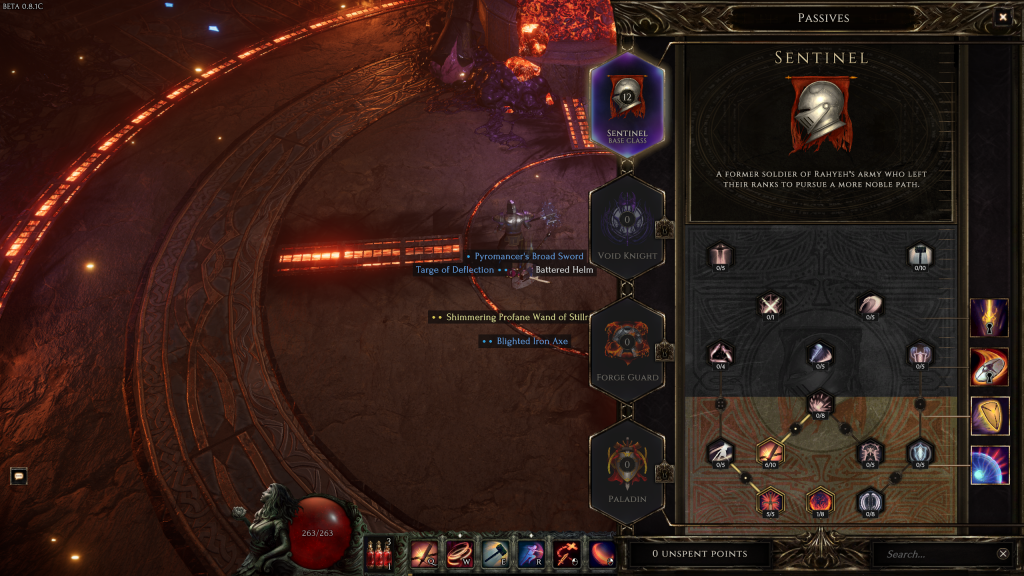Select the crossed swords 0/1 passive node

click(770, 304)
